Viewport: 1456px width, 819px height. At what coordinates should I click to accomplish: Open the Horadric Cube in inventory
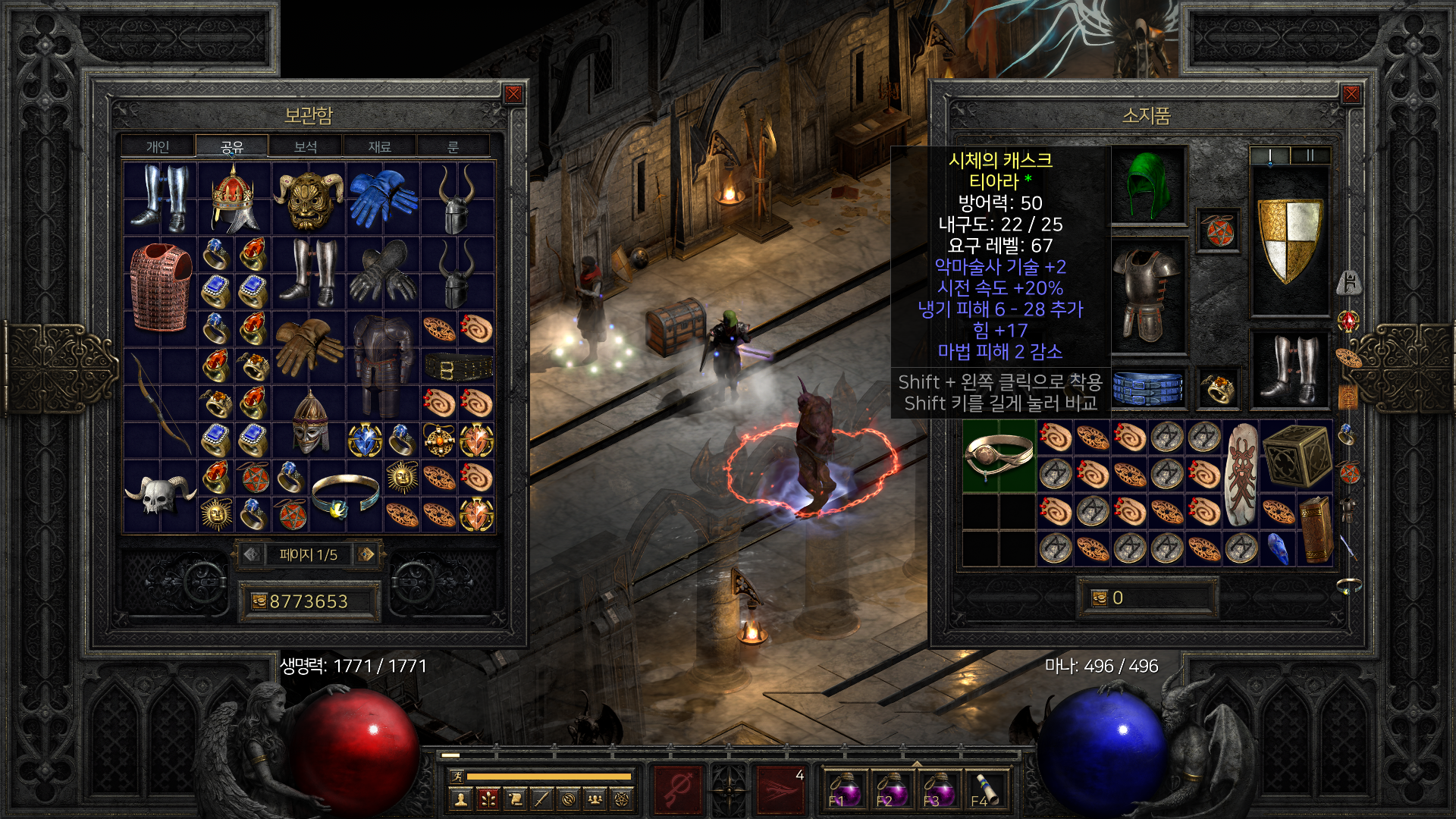coord(1296,455)
